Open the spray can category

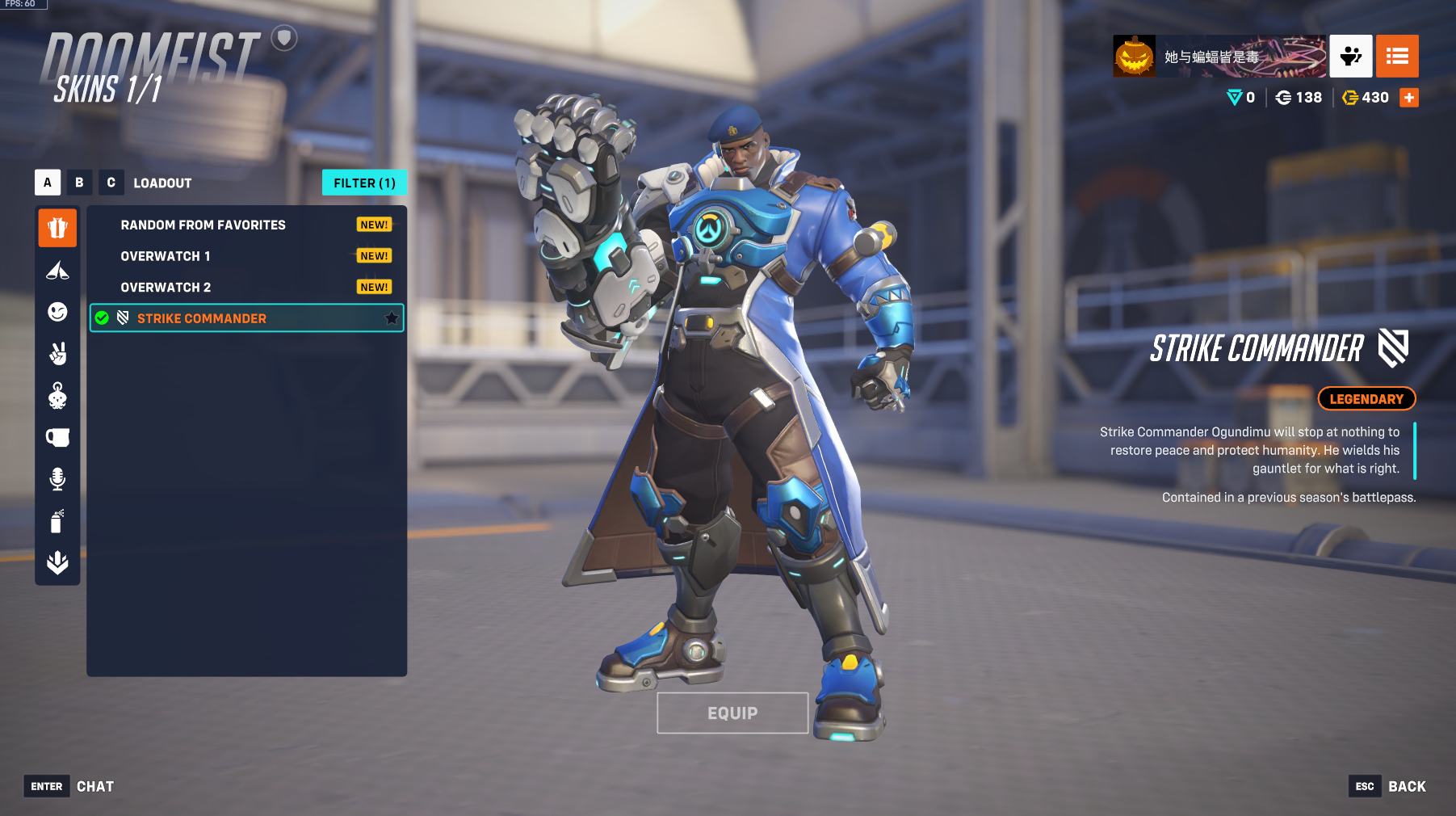click(x=57, y=521)
